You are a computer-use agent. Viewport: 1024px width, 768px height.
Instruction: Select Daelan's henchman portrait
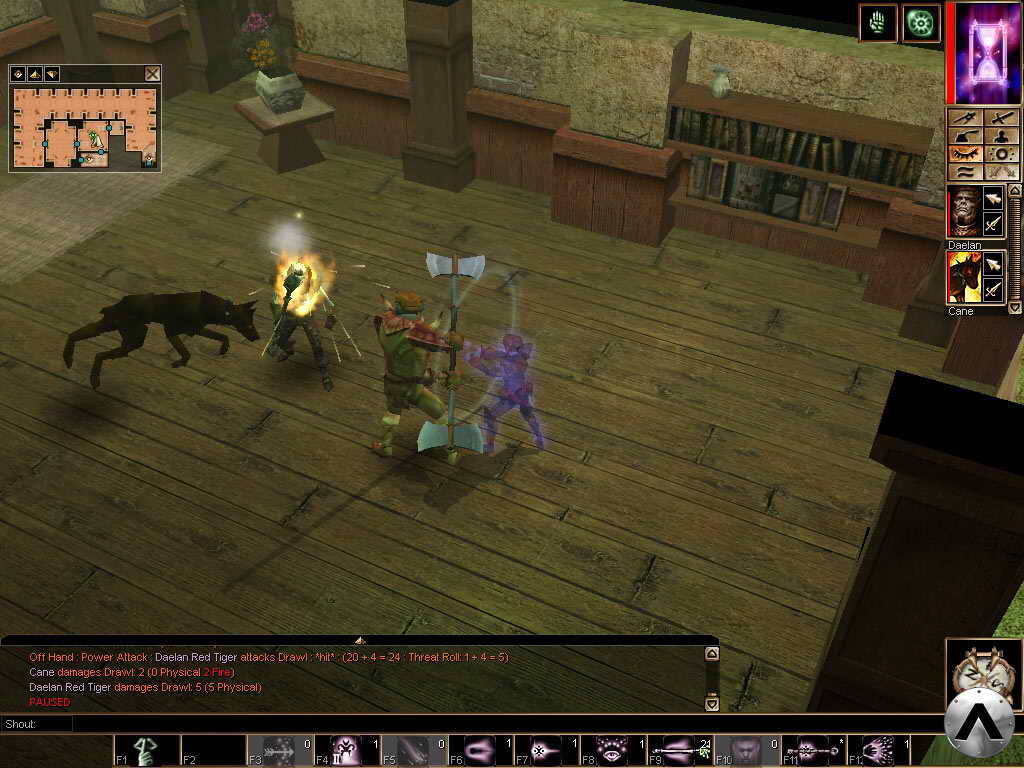[x=964, y=212]
